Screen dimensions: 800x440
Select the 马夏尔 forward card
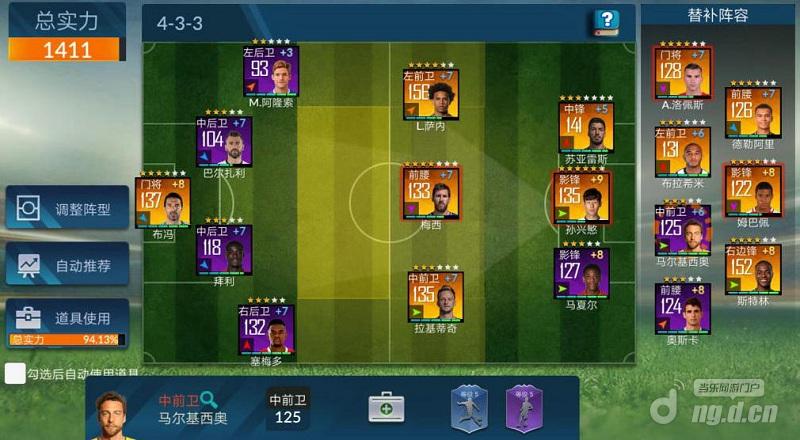pyautogui.click(x=581, y=273)
